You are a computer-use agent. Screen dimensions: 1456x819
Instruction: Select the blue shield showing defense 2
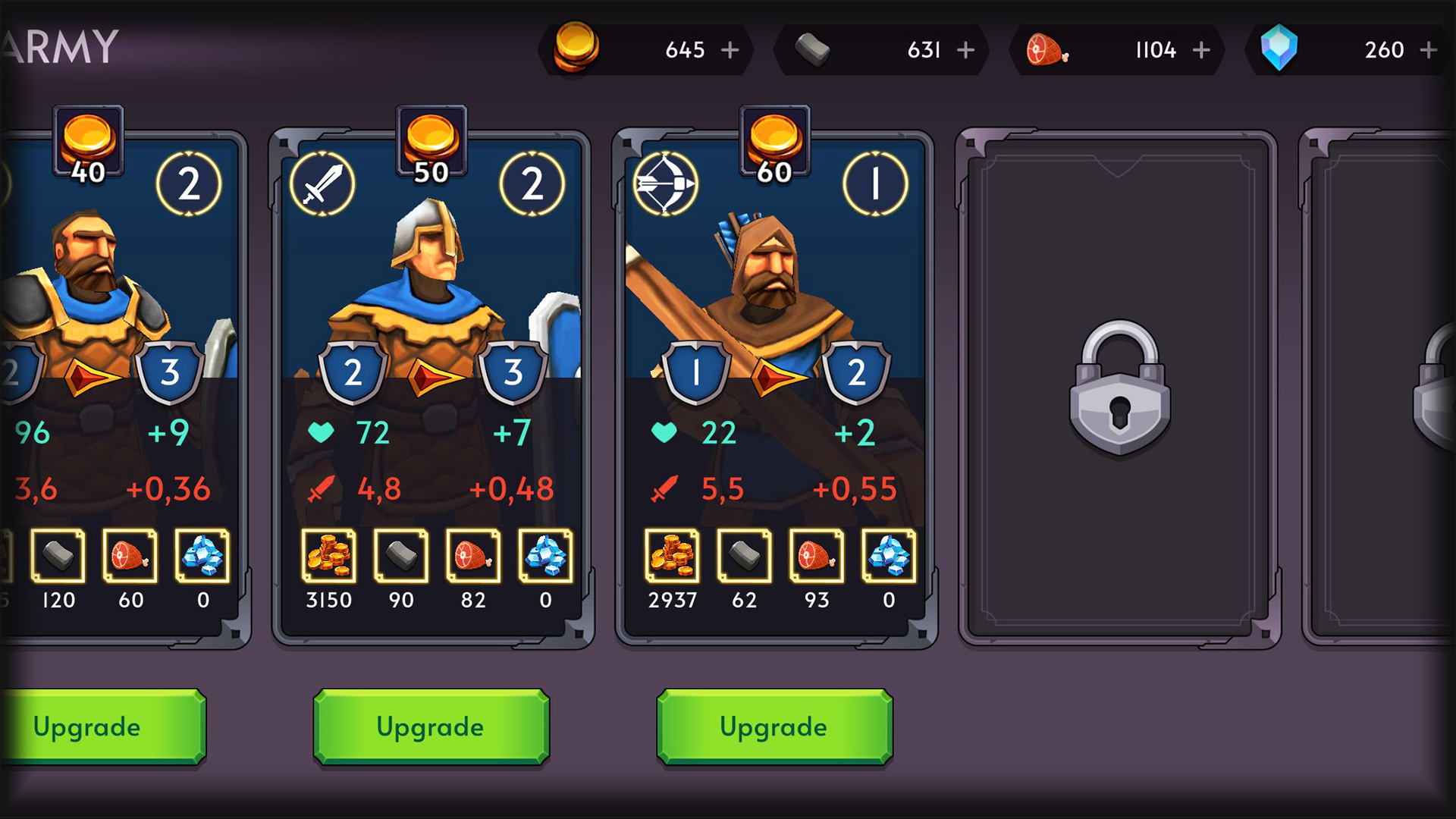(x=353, y=372)
